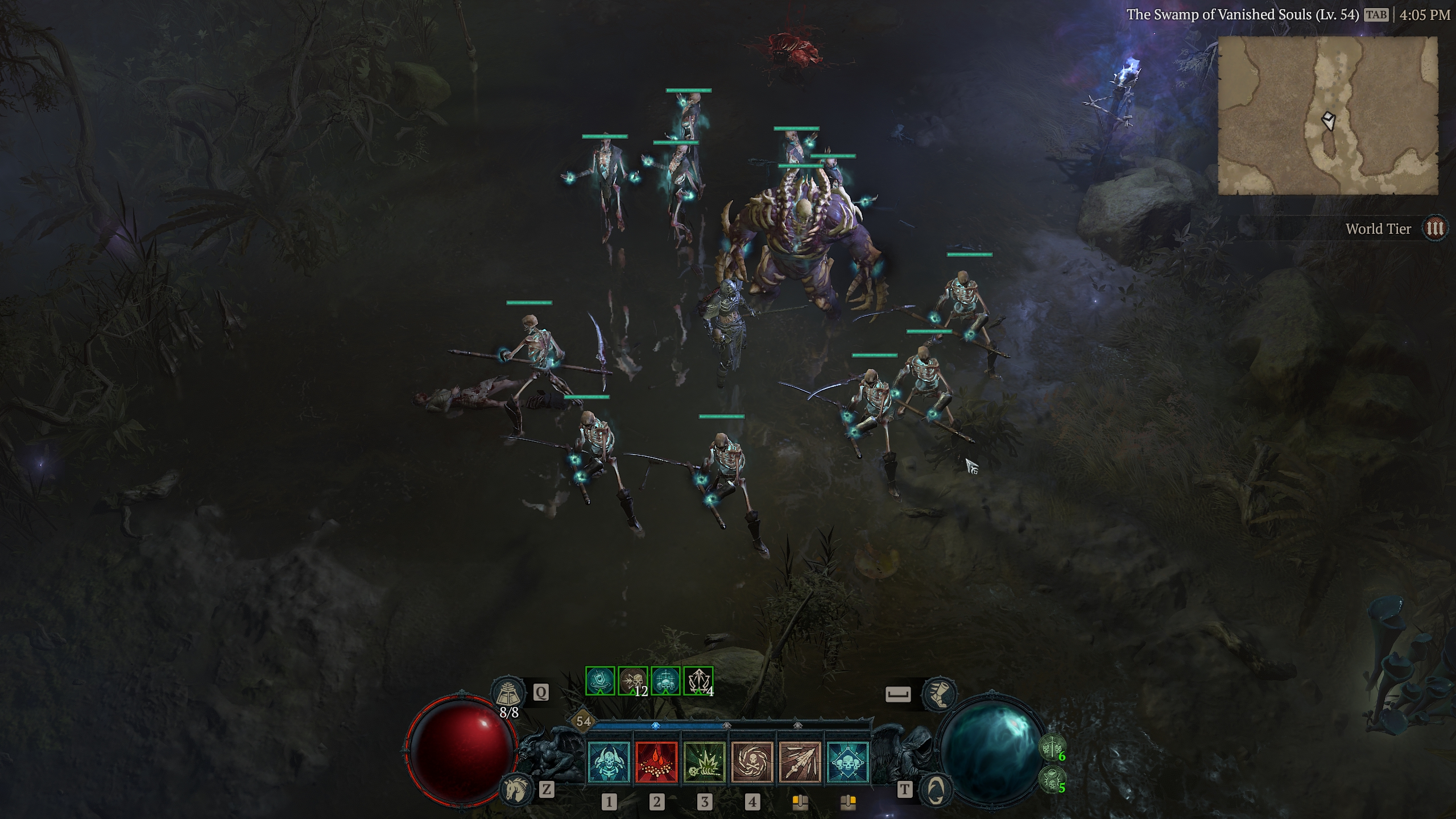
Task: Fire the bone splinters spear skill
Action: click(800, 762)
